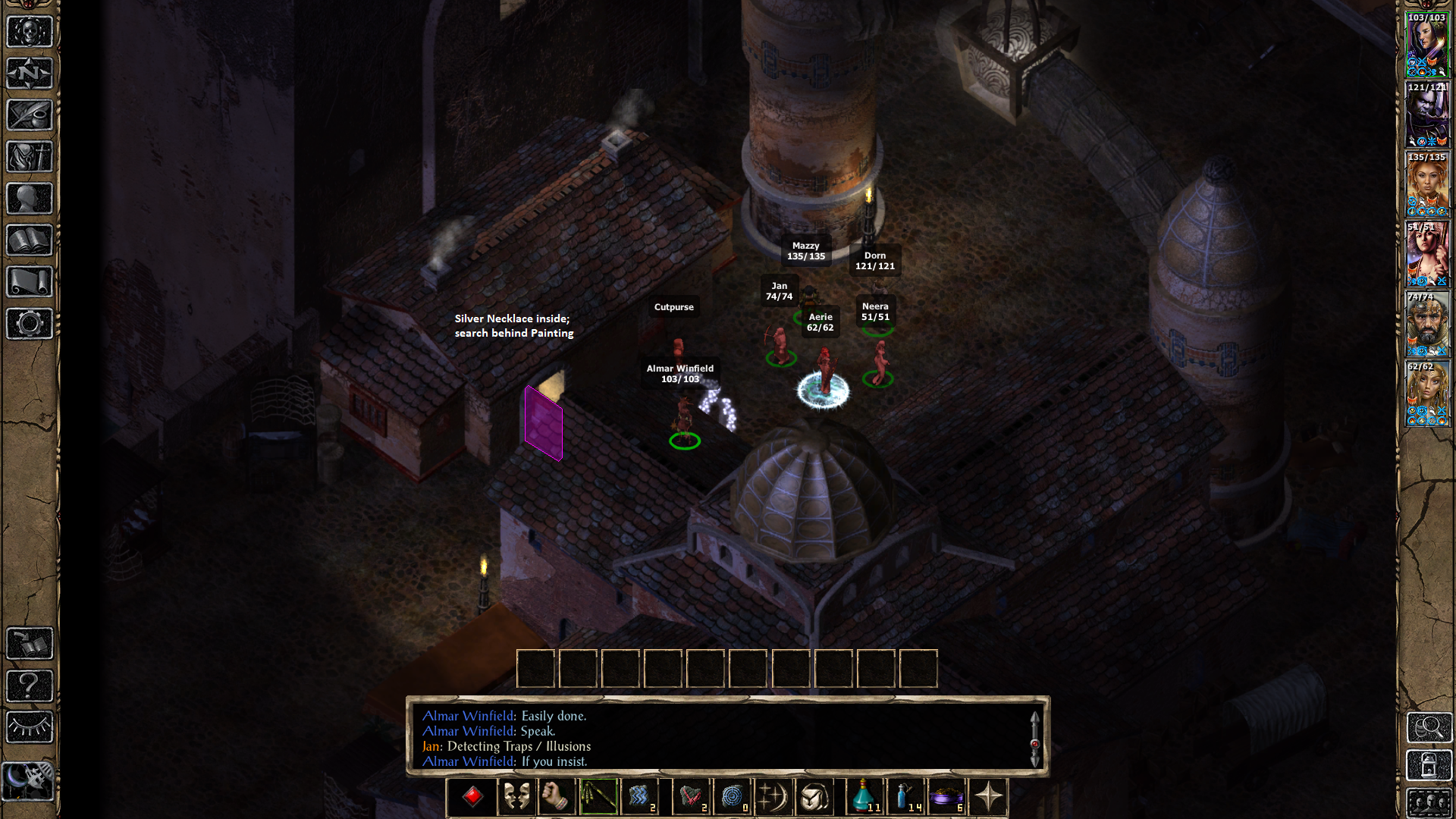Open the options gear menu
Image resolution: width=1456 pixels, height=819 pixels.
coord(30,324)
